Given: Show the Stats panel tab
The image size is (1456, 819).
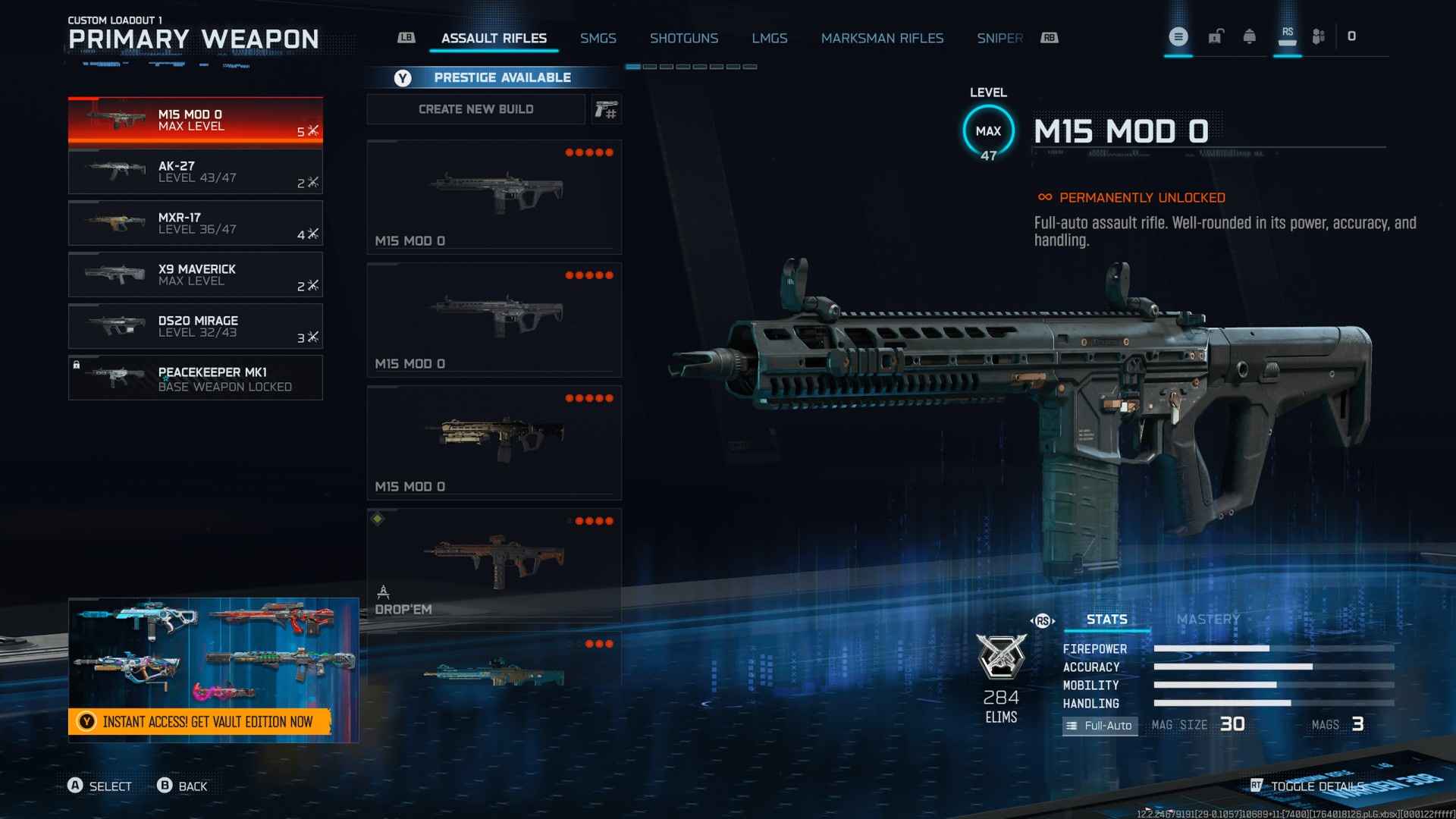Looking at the screenshot, I should [1106, 620].
